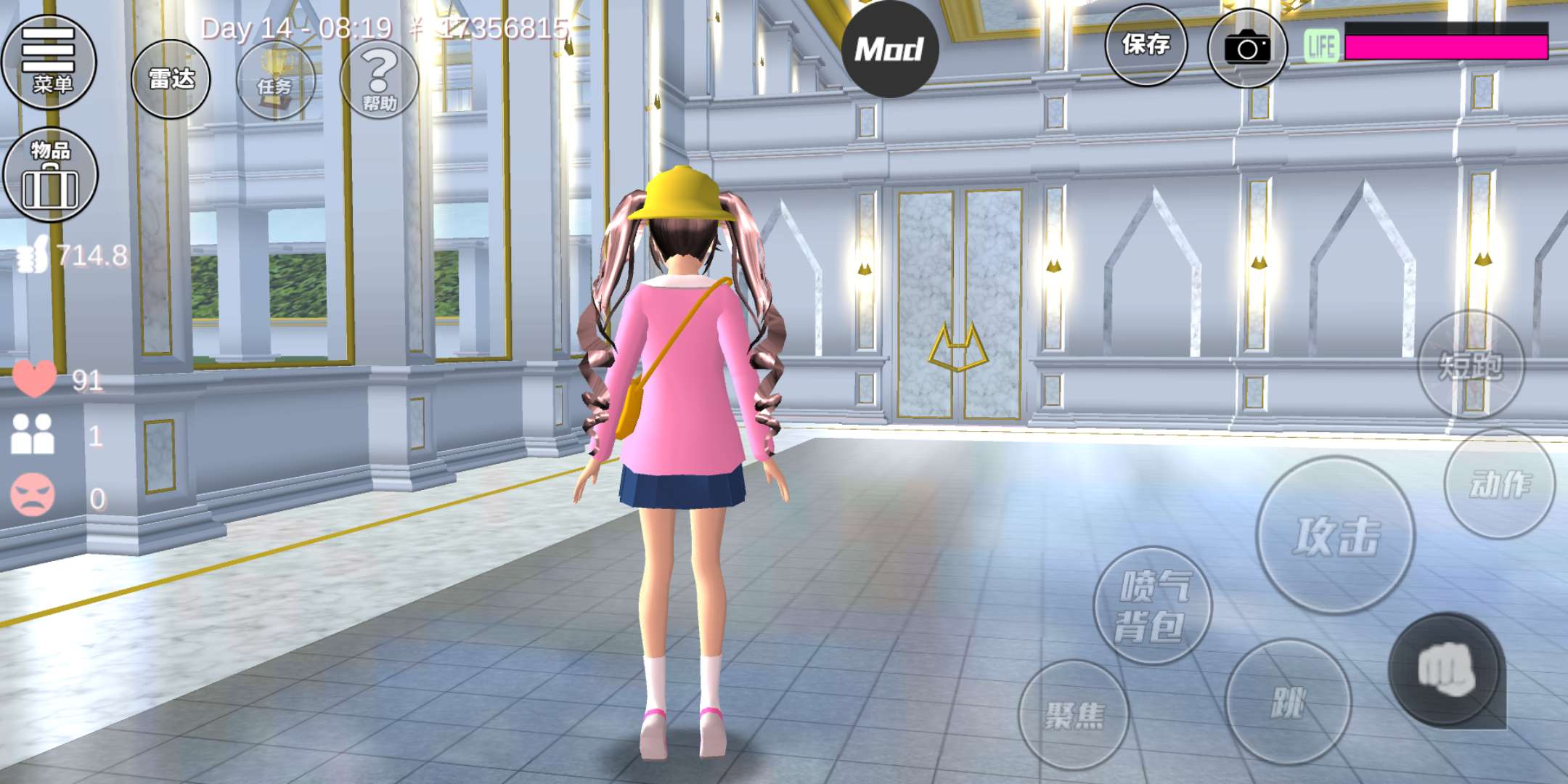Click the fist icon button

1445,669
